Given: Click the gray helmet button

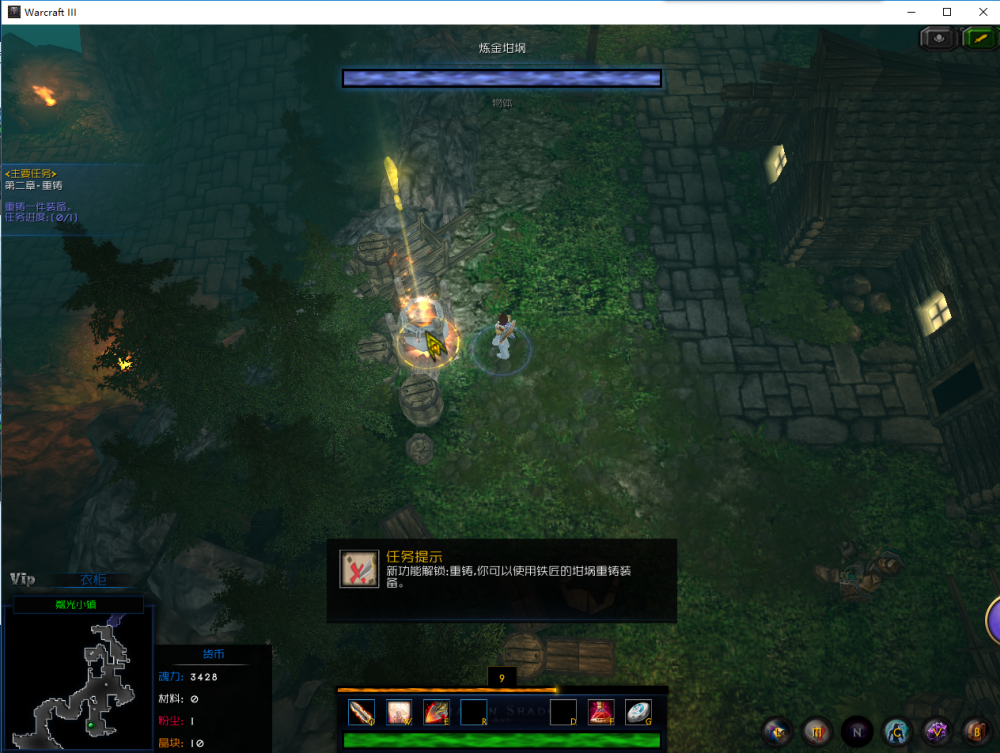Looking at the screenshot, I should pyautogui.click(x=939, y=38).
